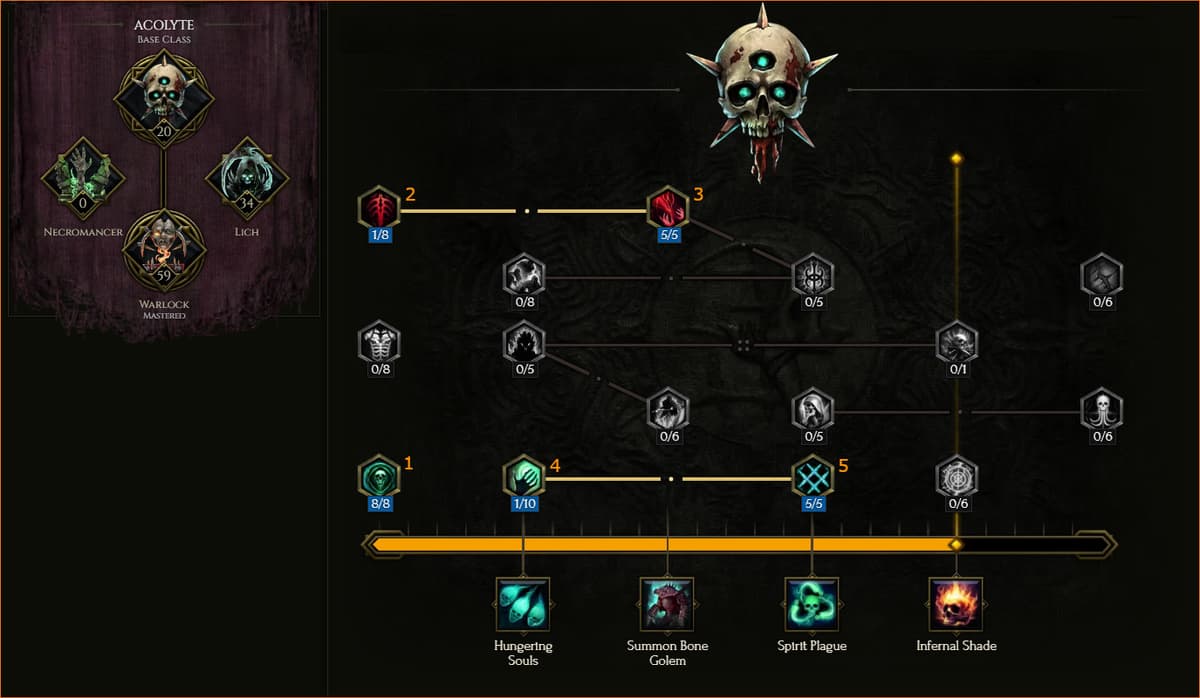Select the locked 0/1 passive node

point(957,343)
